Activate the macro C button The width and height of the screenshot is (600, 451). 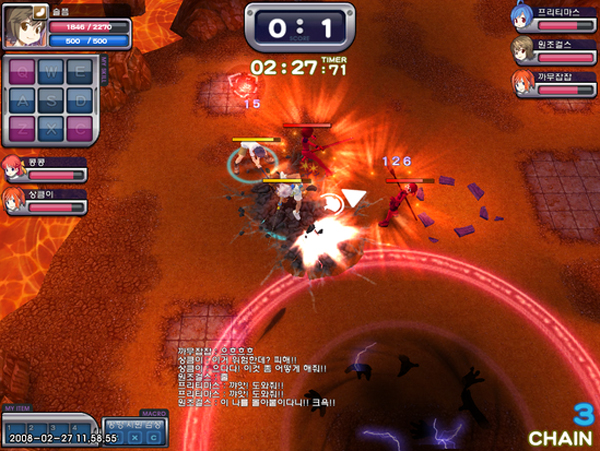[153, 437]
